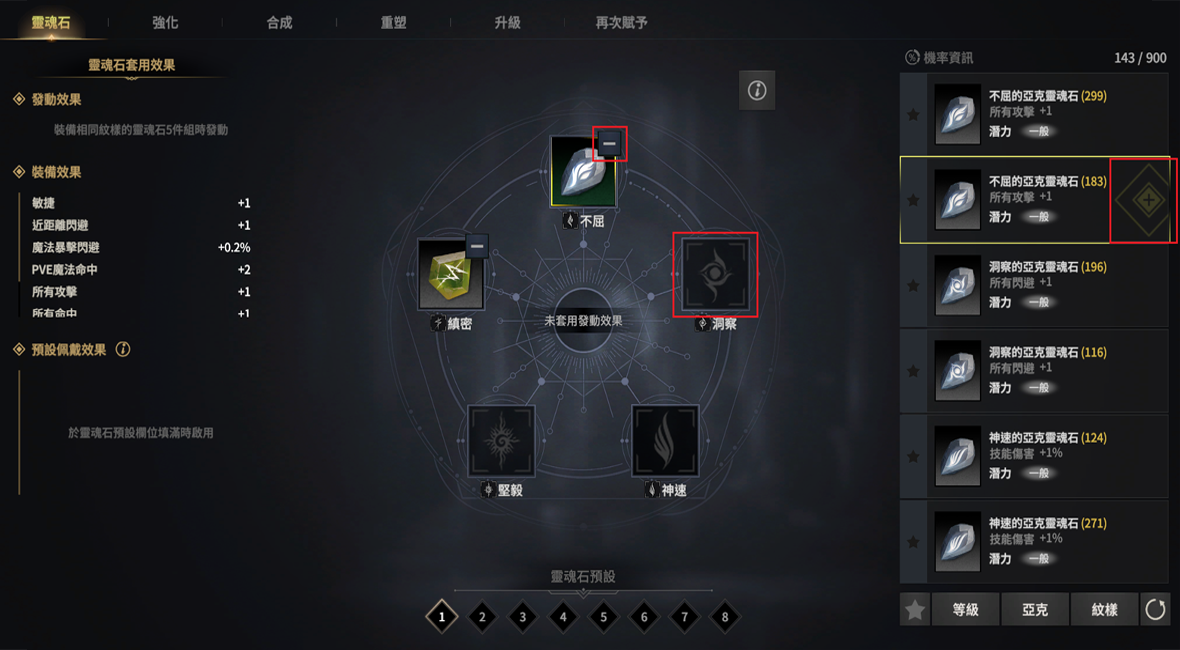
Task: Open the 等級 filter button
Action: click(x=965, y=609)
